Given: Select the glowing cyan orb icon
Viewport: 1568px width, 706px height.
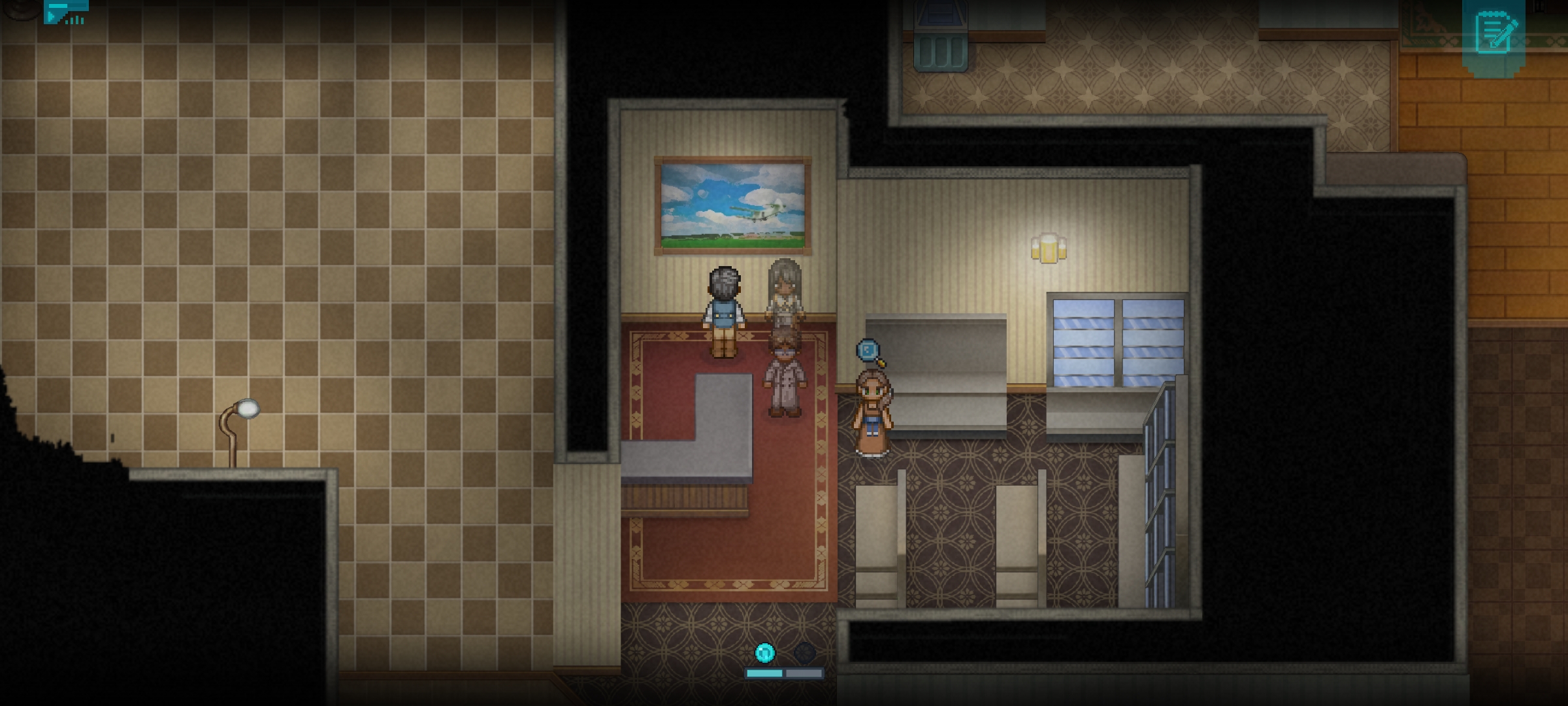Looking at the screenshot, I should coord(764,652).
